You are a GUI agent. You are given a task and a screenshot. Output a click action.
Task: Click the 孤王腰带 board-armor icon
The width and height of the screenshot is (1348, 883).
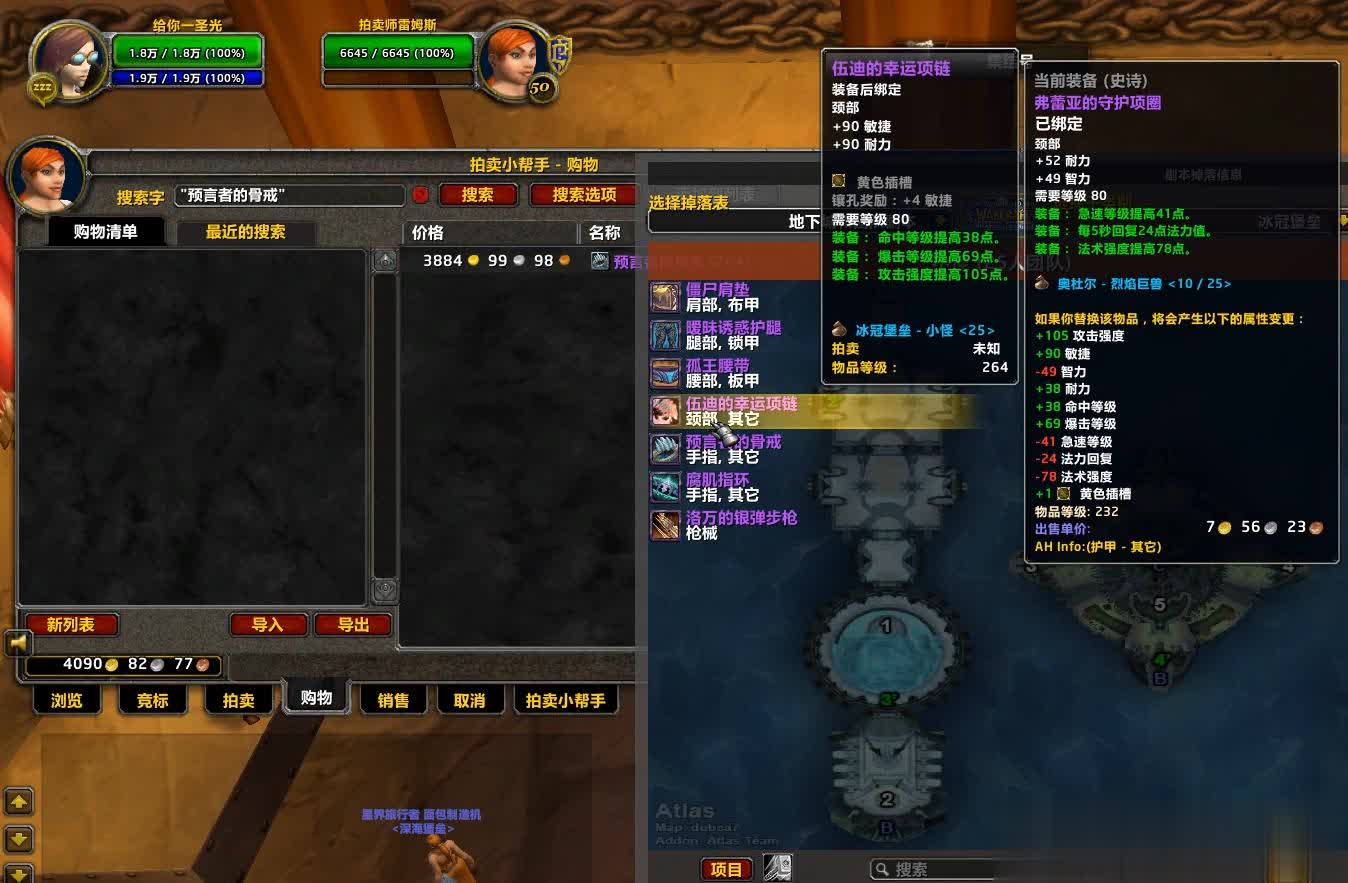click(665, 373)
